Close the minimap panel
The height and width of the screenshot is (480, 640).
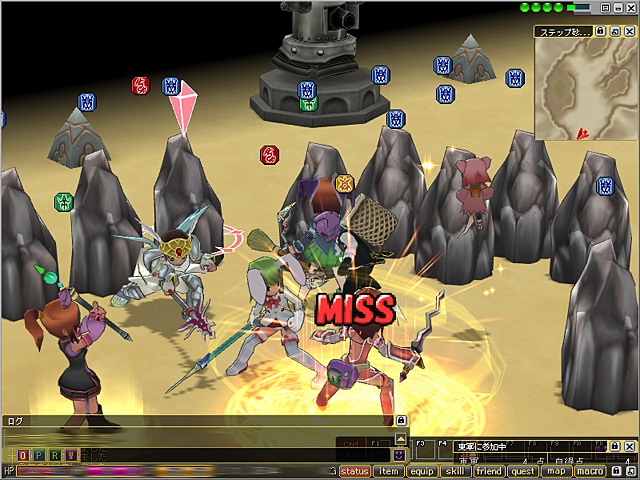[631, 31]
